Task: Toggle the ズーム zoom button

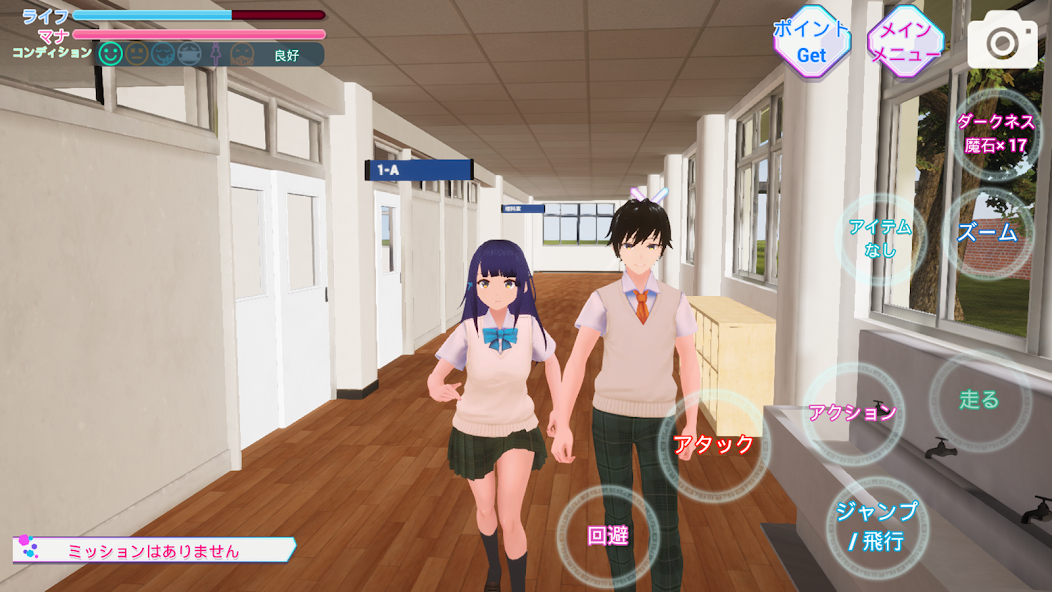Action: 987,233
